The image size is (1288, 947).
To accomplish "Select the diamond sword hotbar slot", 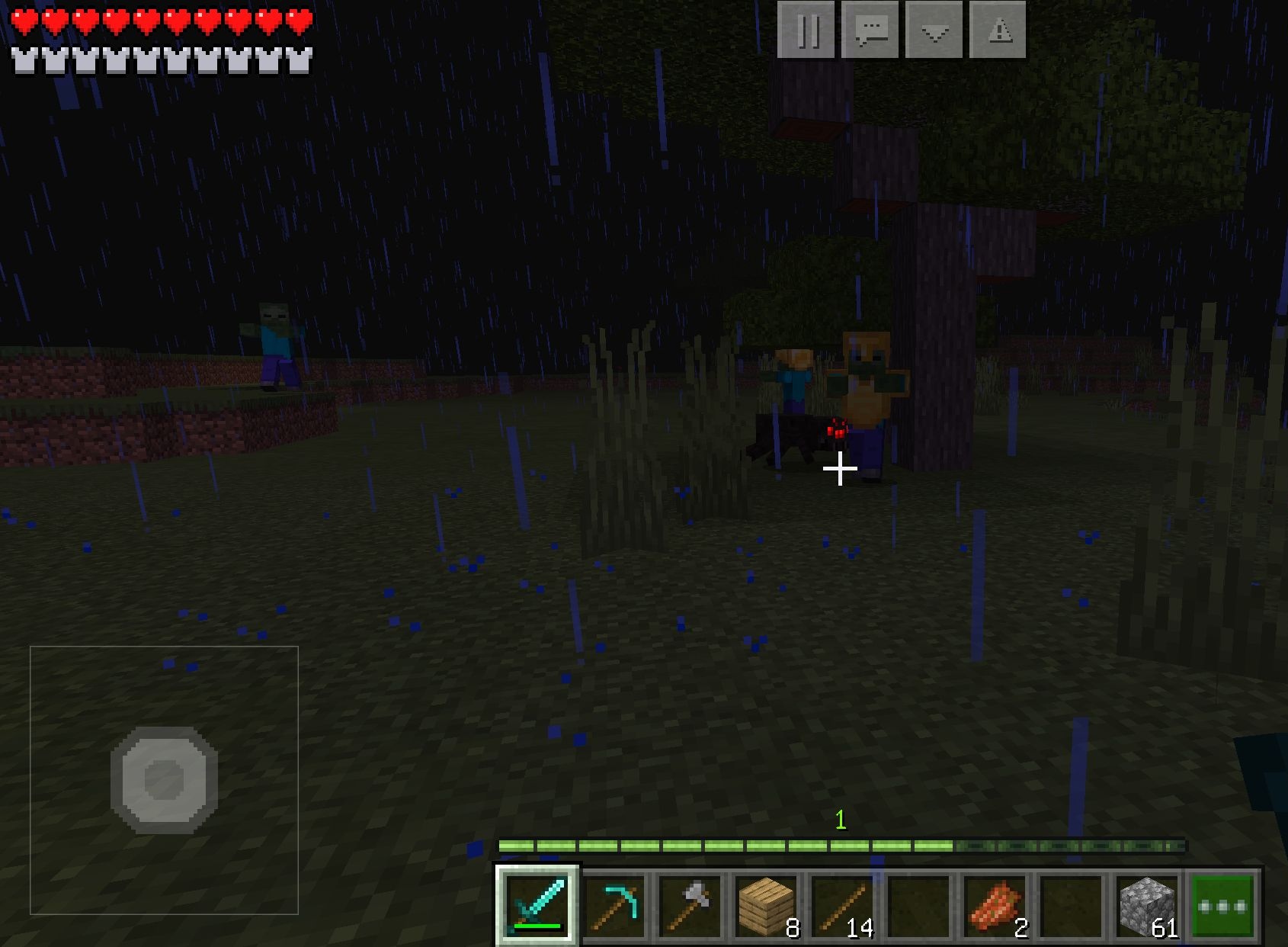I will point(537,906).
